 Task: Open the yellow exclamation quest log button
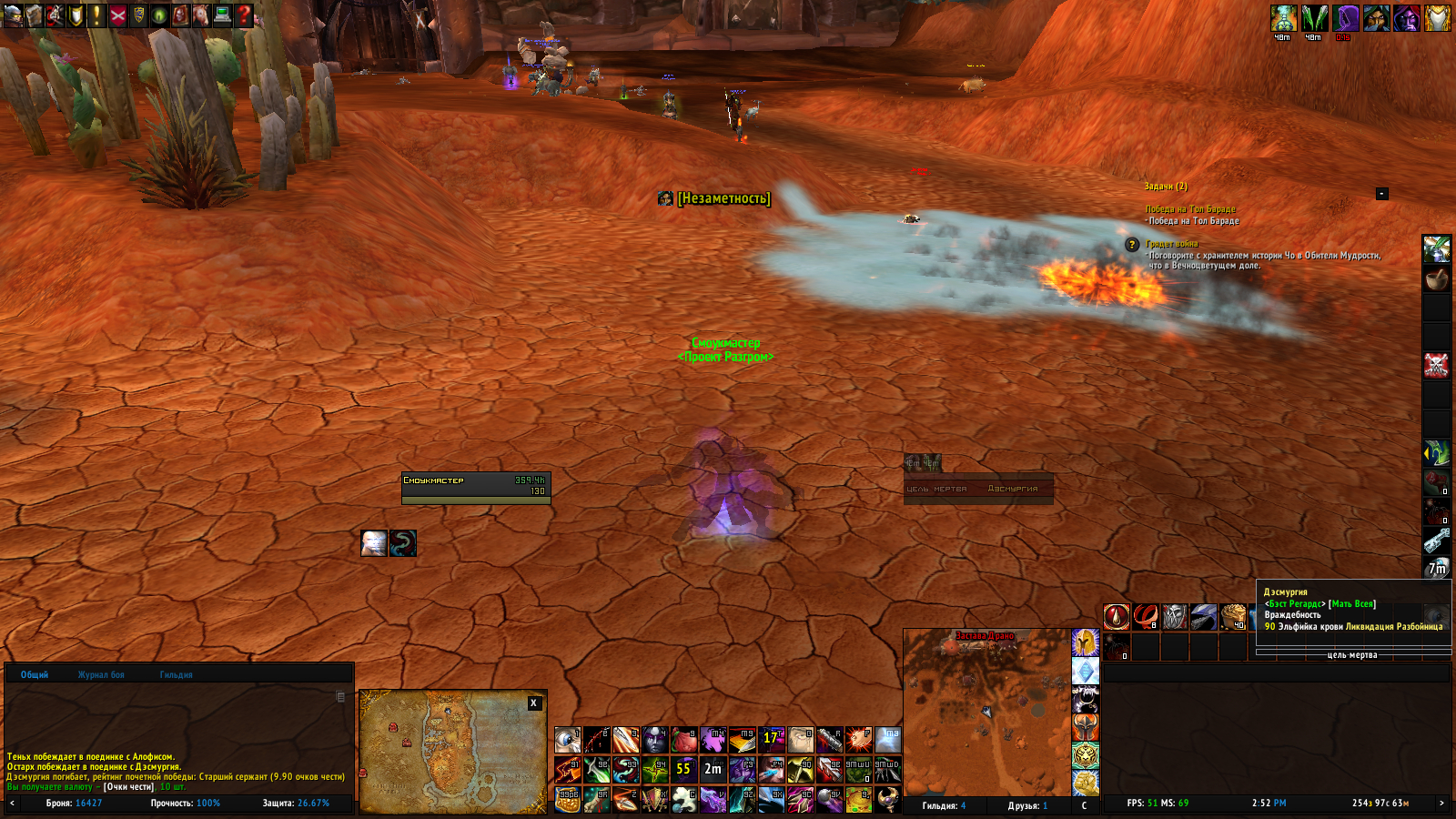(x=97, y=15)
